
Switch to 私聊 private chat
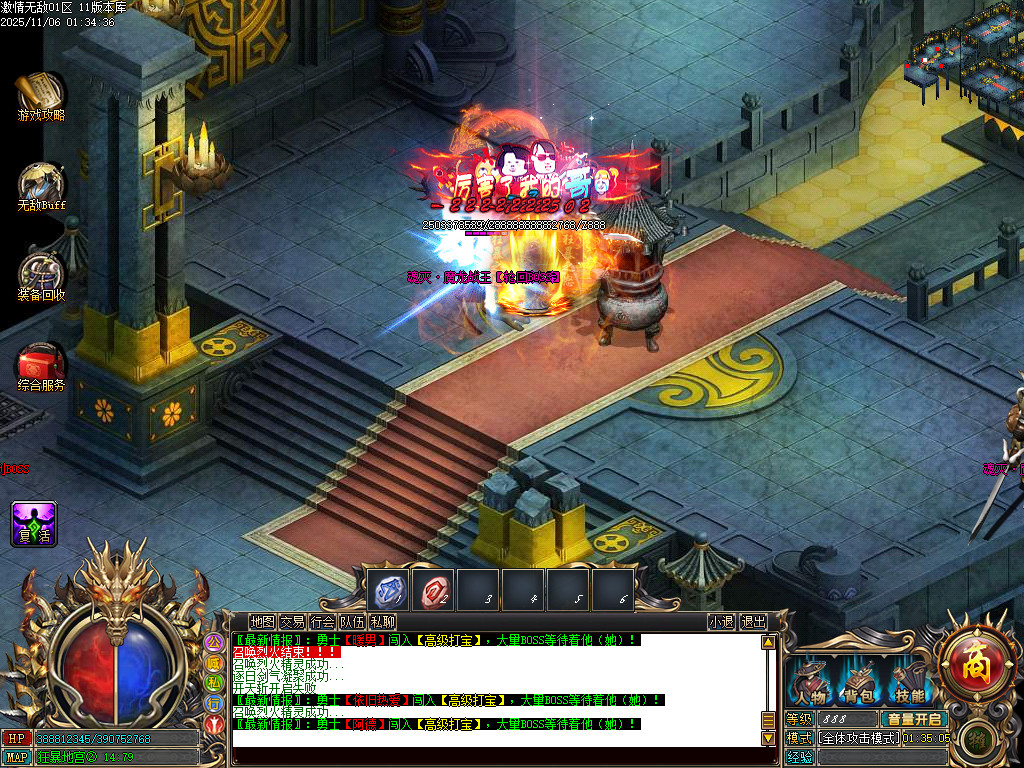(x=382, y=621)
